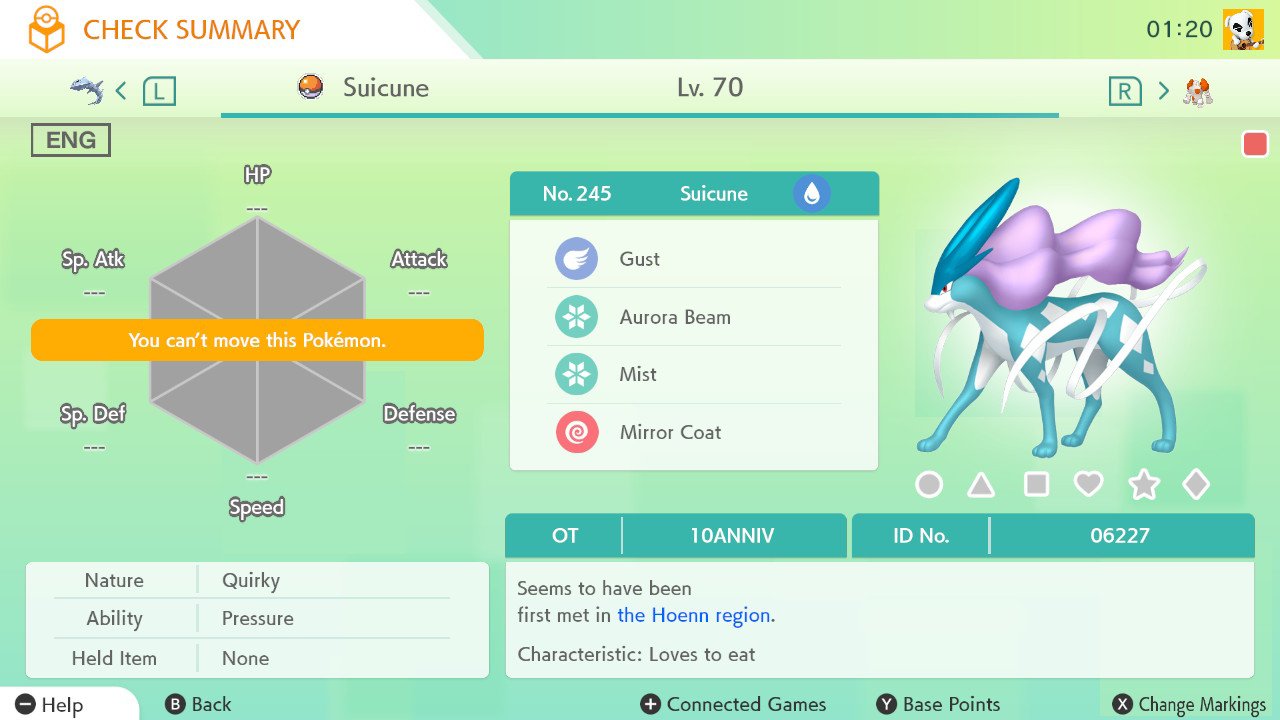Screen dimensions: 1280x720
Task: Toggle the heart marking
Action: coord(1088,485)
